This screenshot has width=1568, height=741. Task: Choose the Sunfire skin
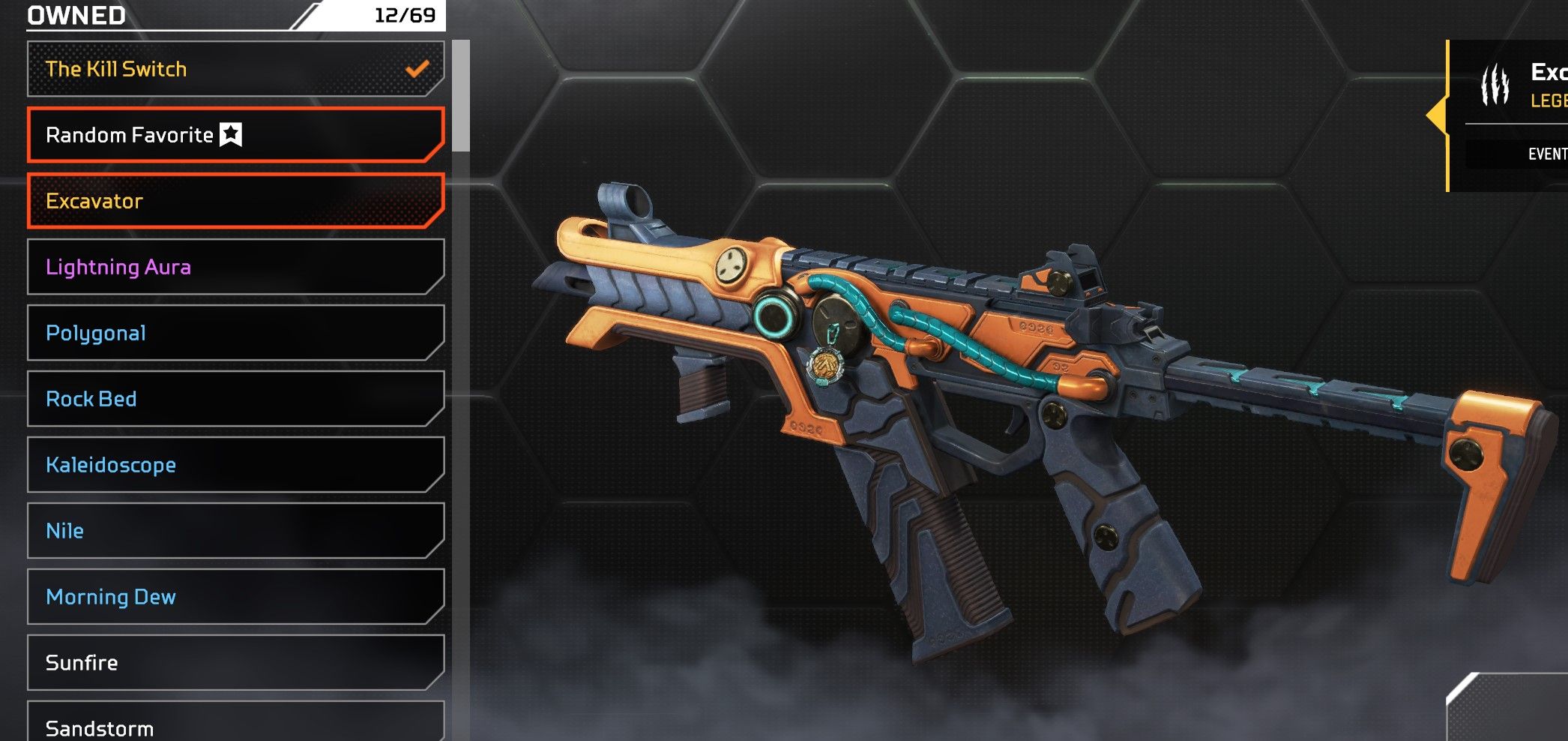(x=235, y=663)
